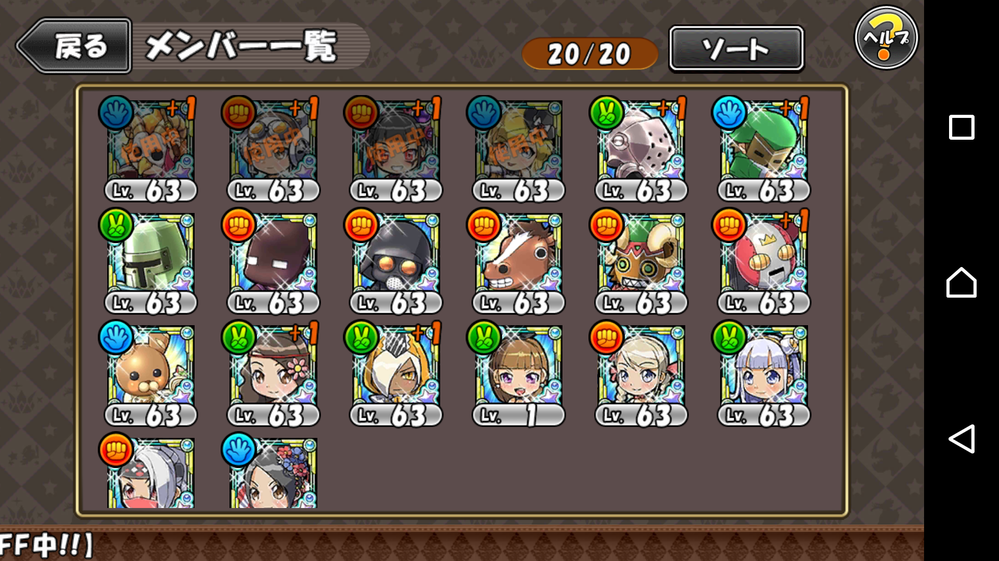Go back with the 戻る button

point(75,47)
